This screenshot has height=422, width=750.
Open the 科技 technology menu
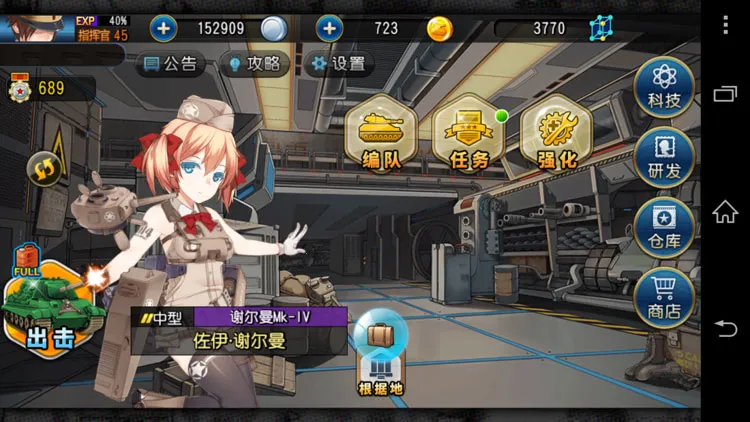tap(664, 84)
